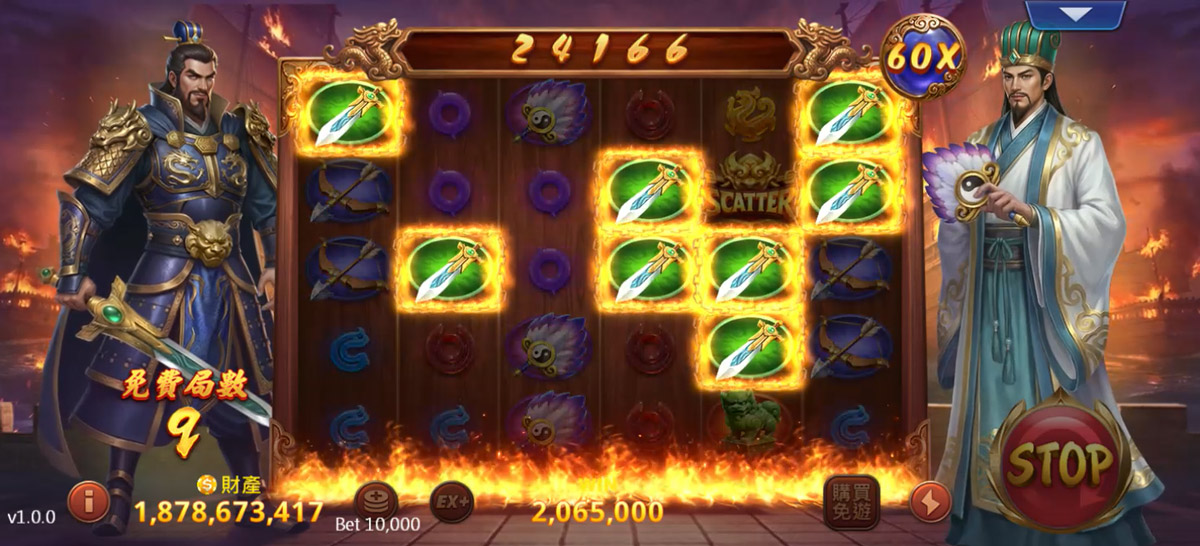
Task: Hit the red STOP button
Action: point(1061,463)
